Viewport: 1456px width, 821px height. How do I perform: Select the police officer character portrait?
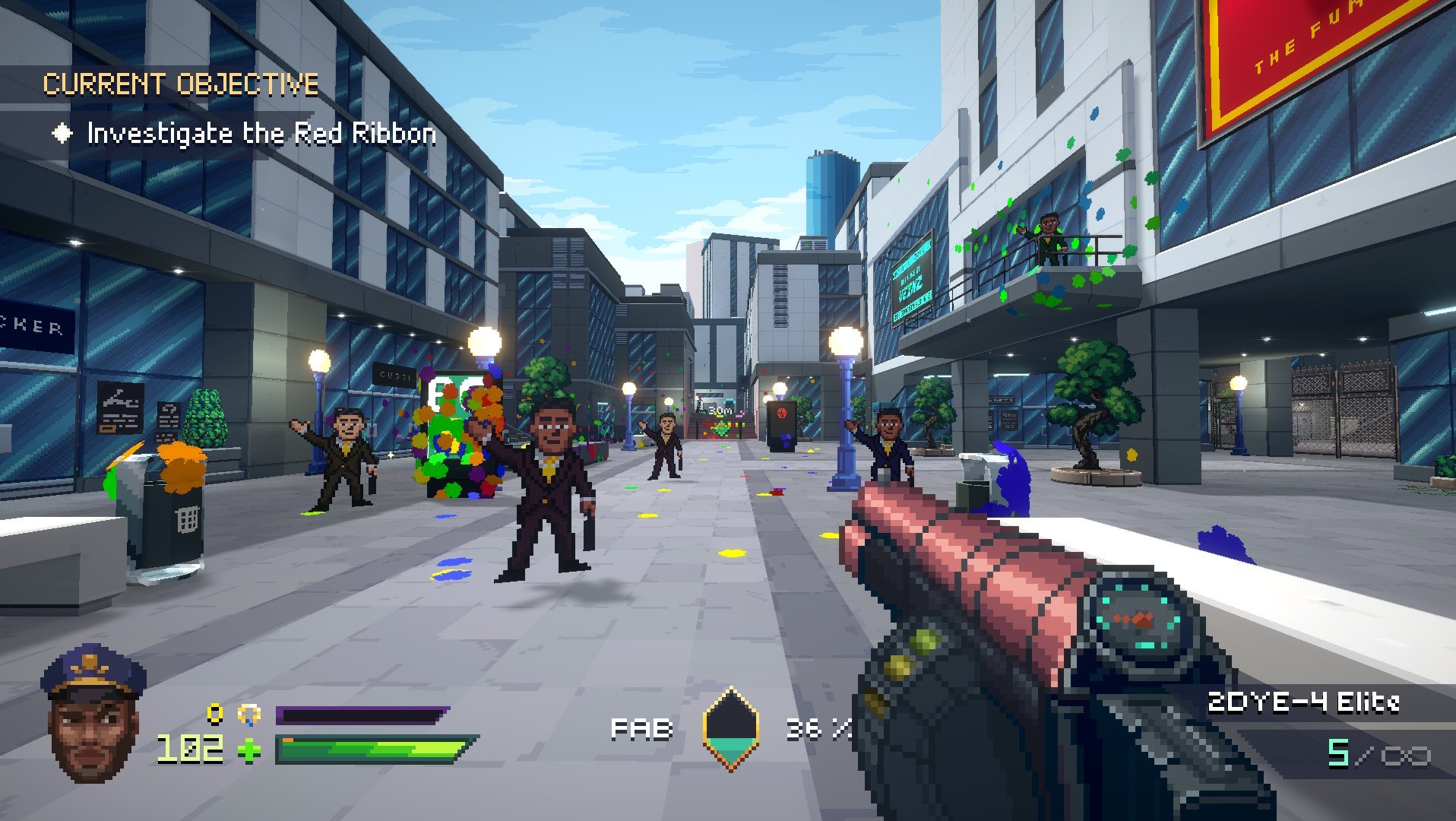pos(93,712)
